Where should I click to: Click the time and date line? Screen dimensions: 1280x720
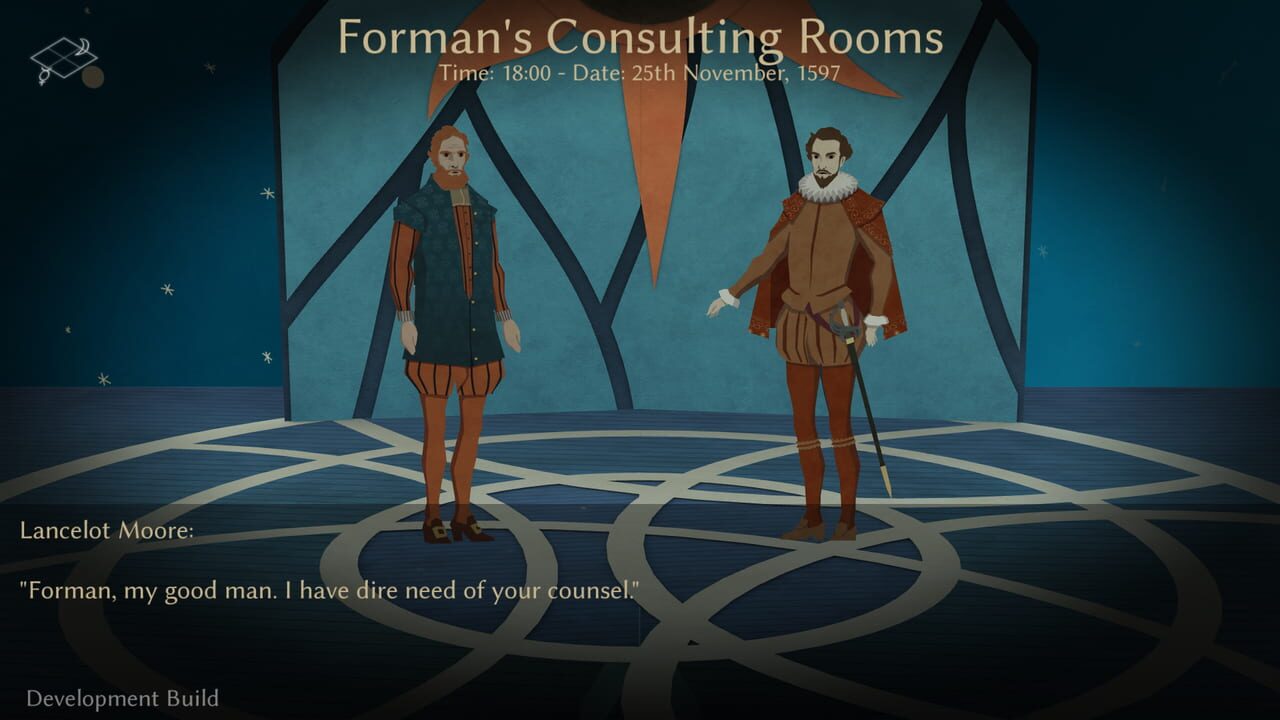click(x=640, y=72)
